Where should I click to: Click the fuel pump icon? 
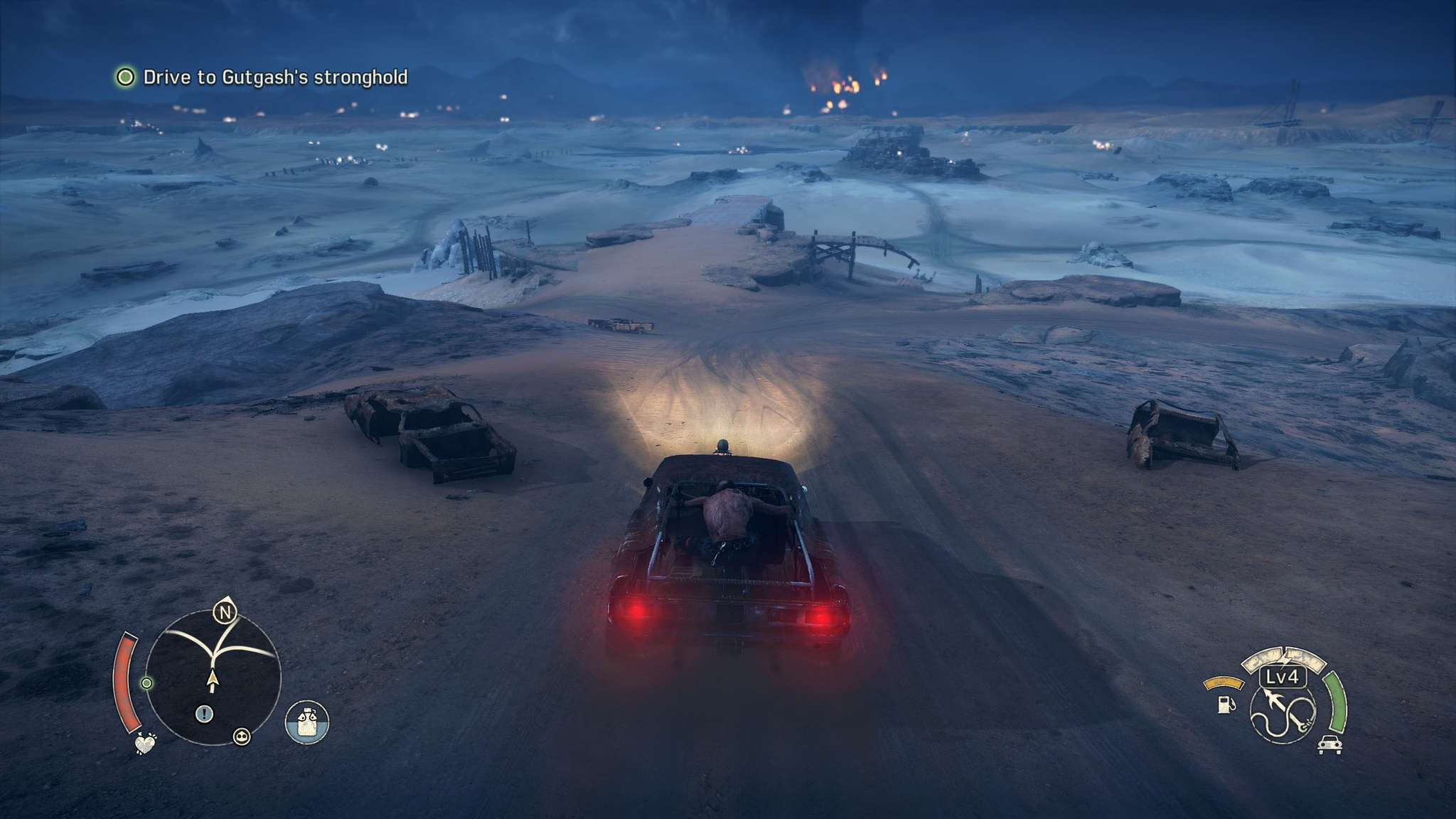[1224, 705]
